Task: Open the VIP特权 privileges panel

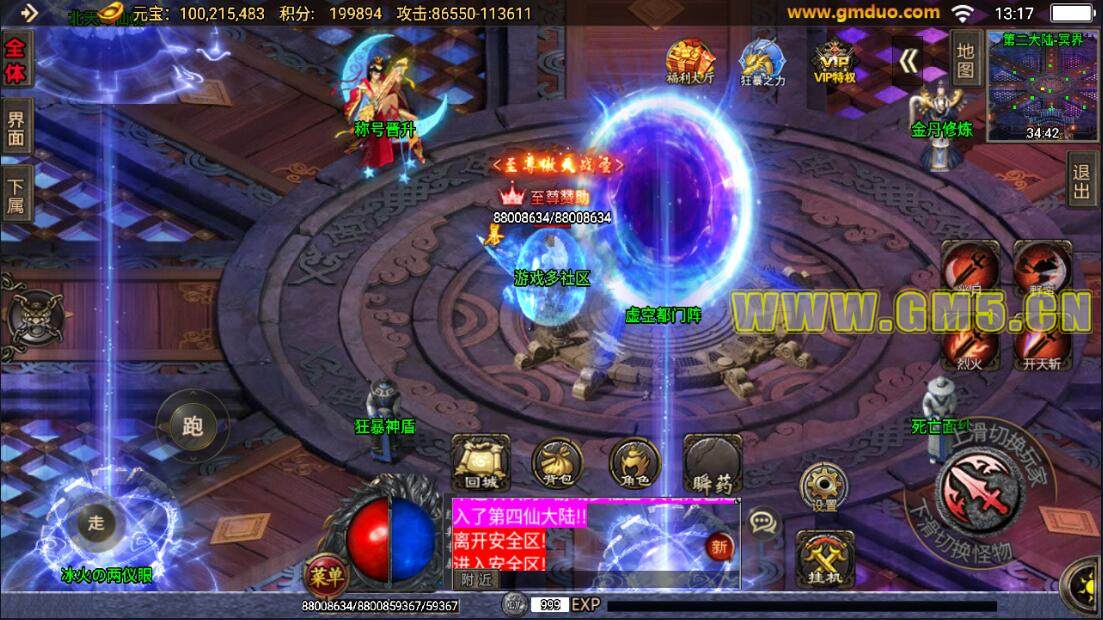Action: pyautogui.click(x=834, y=61)
